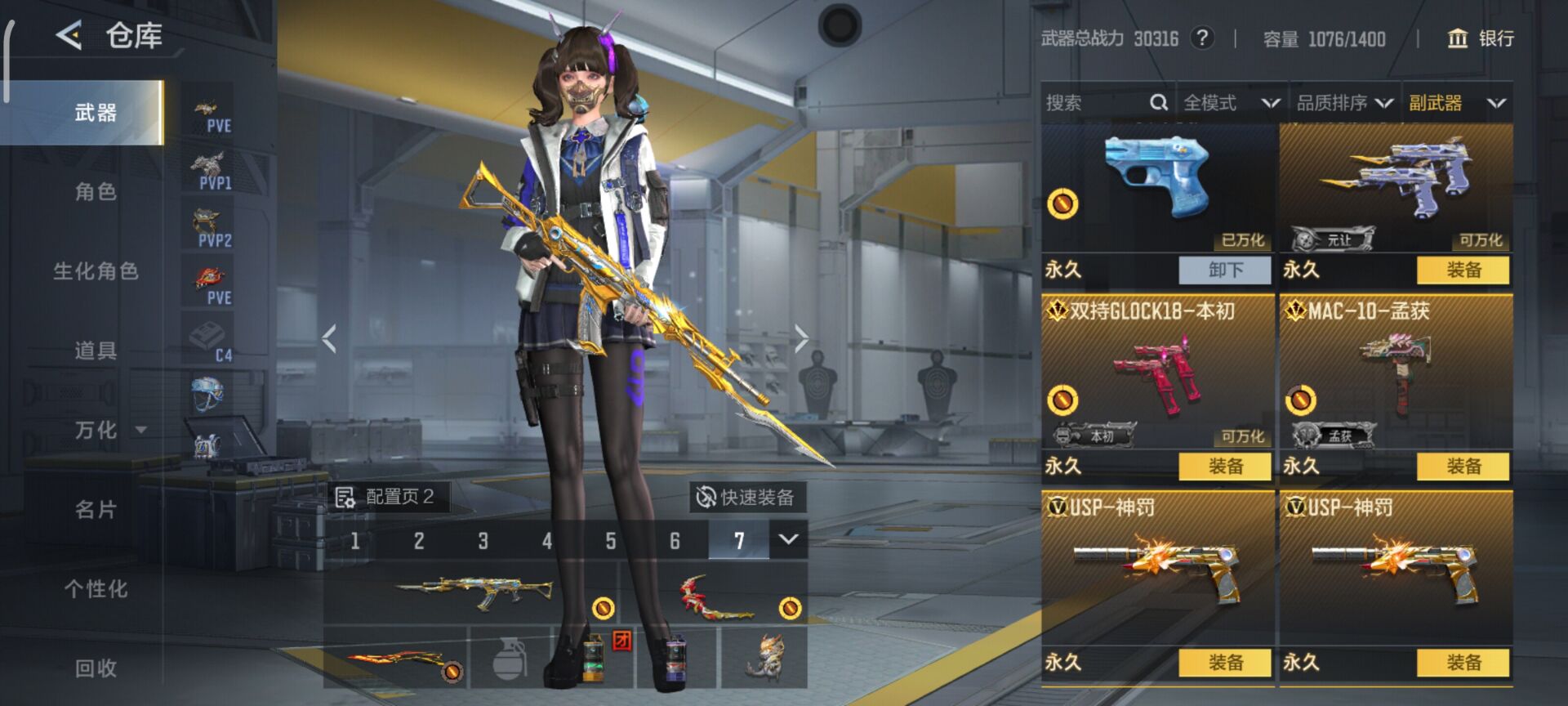Screen dimensions: 1568x706
Task: Select loadout page 3
Action: [x=483, y=541]
